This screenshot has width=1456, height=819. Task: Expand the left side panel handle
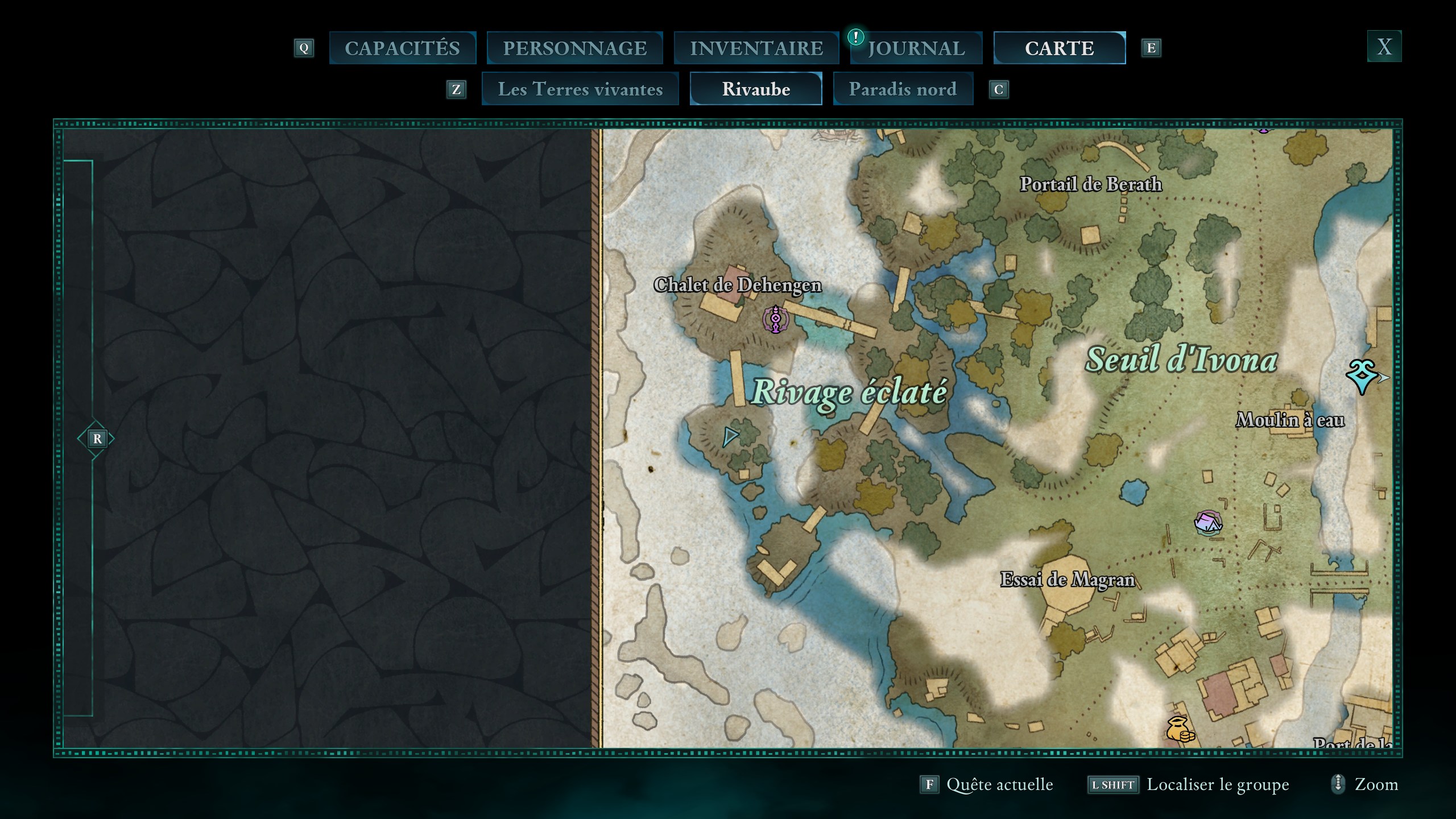(97, 439)
